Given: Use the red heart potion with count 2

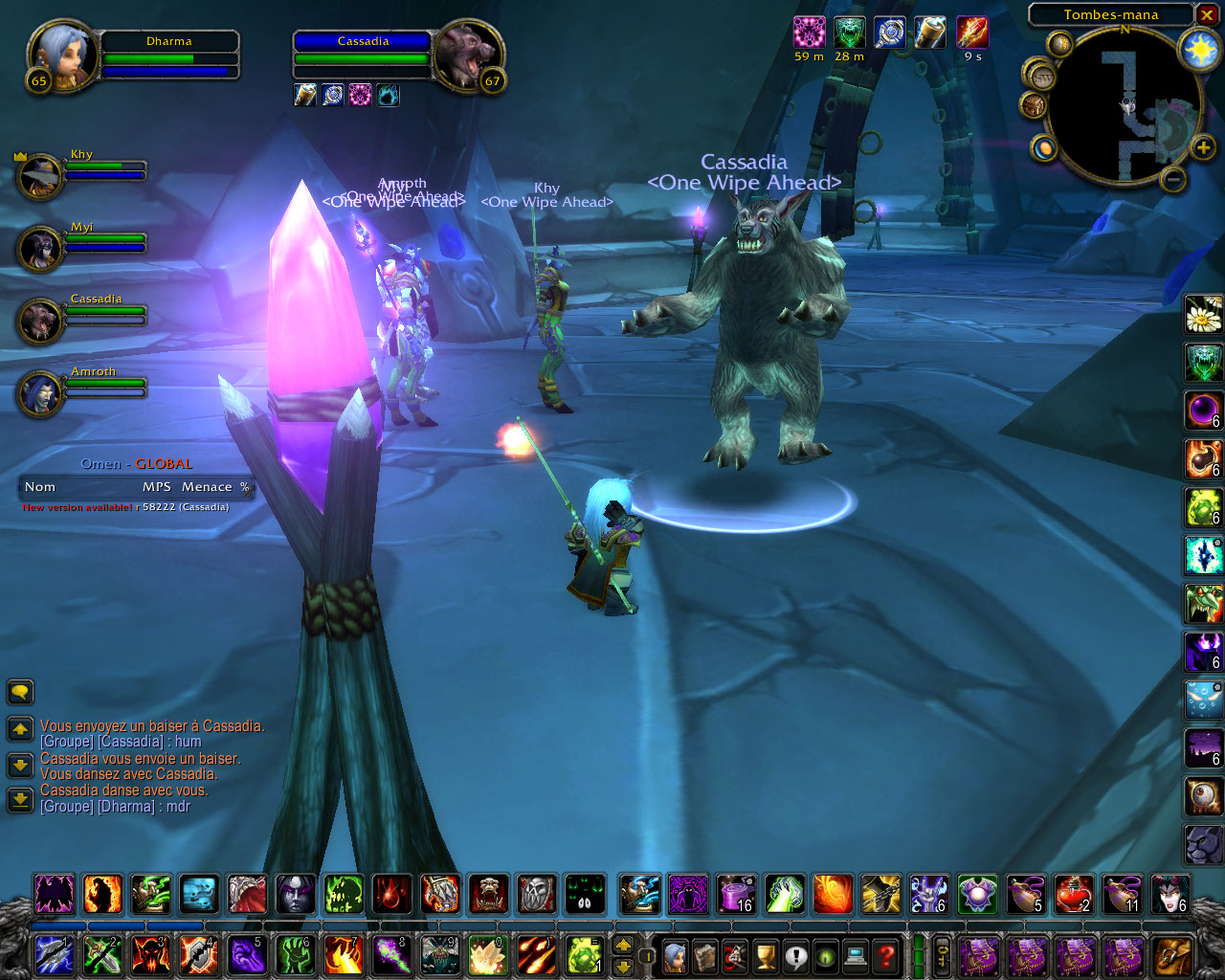Looking at the screenshot, I should point(1074,894).
